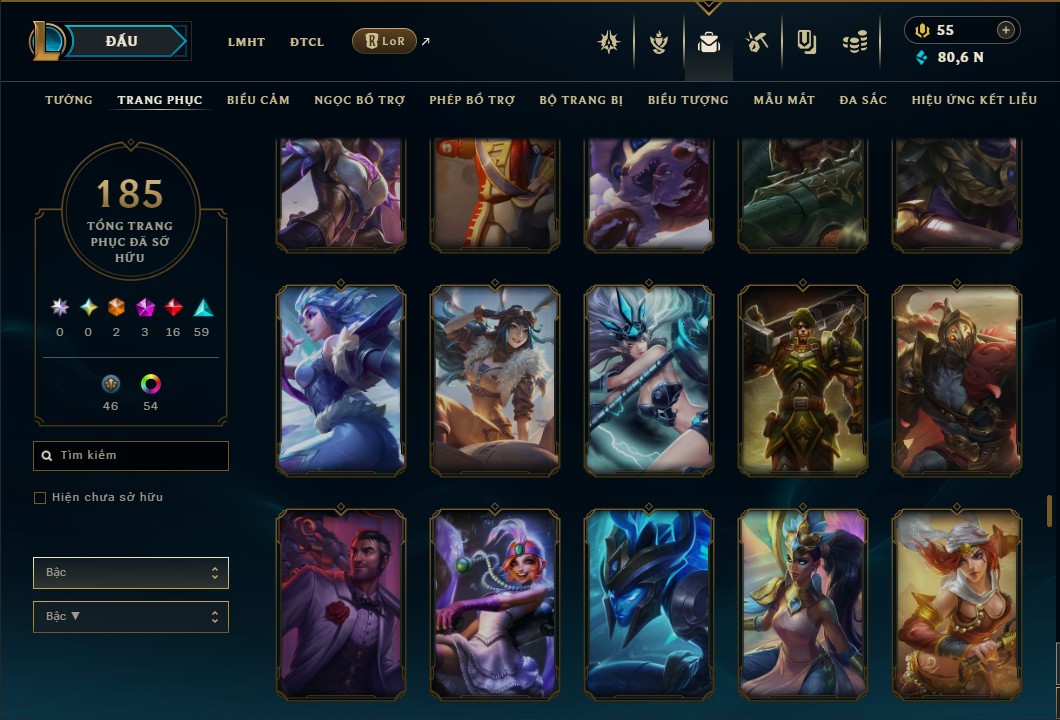Viewport: 1060px width, 720px height.
Task: Switch to the TƯỚNG tab
Action: (x=69, y=100)
